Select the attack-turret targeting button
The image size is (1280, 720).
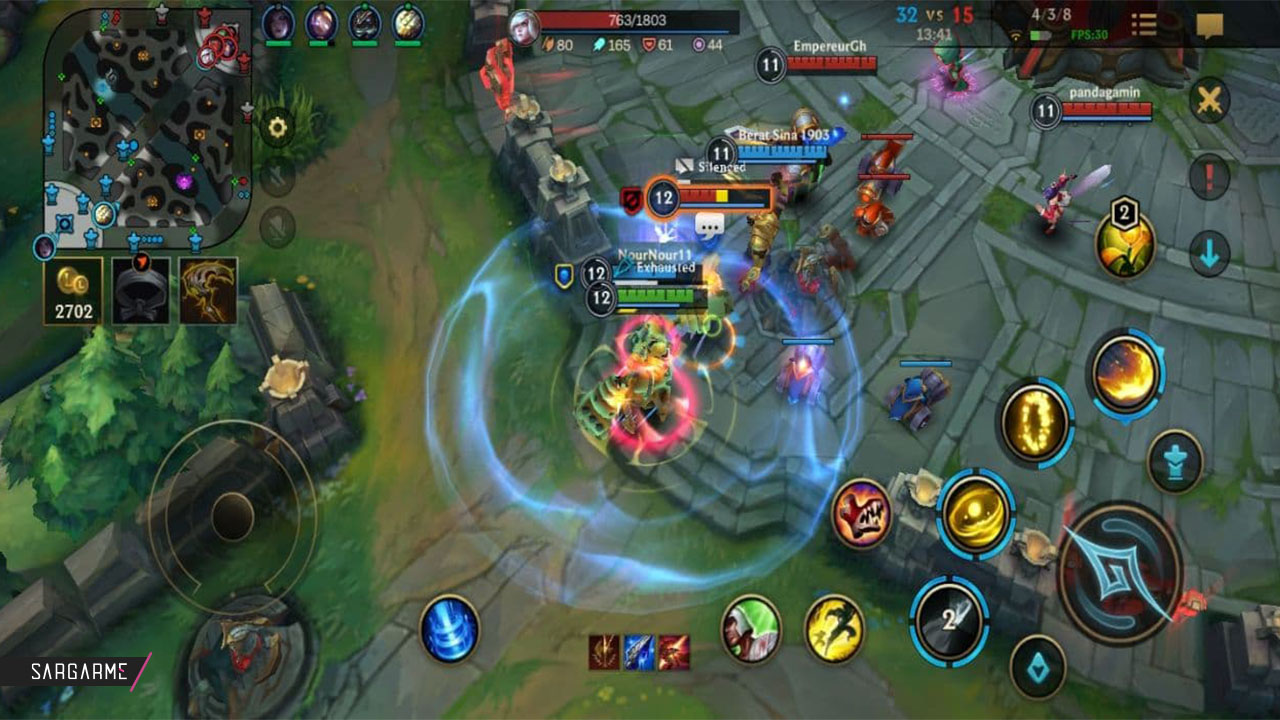(1175, 461)
